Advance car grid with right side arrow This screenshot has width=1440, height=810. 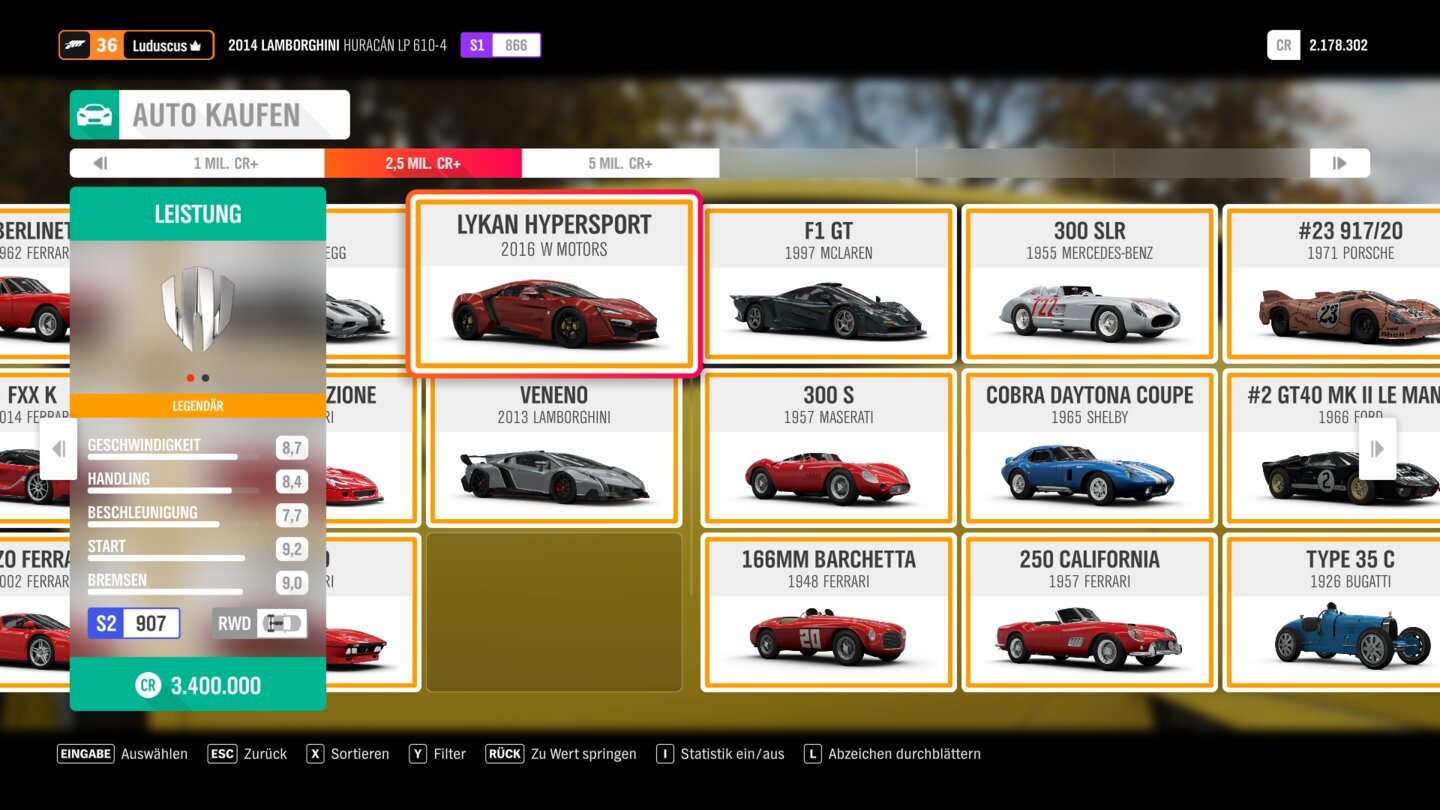pyautogui.click(x=1377, y=449)
